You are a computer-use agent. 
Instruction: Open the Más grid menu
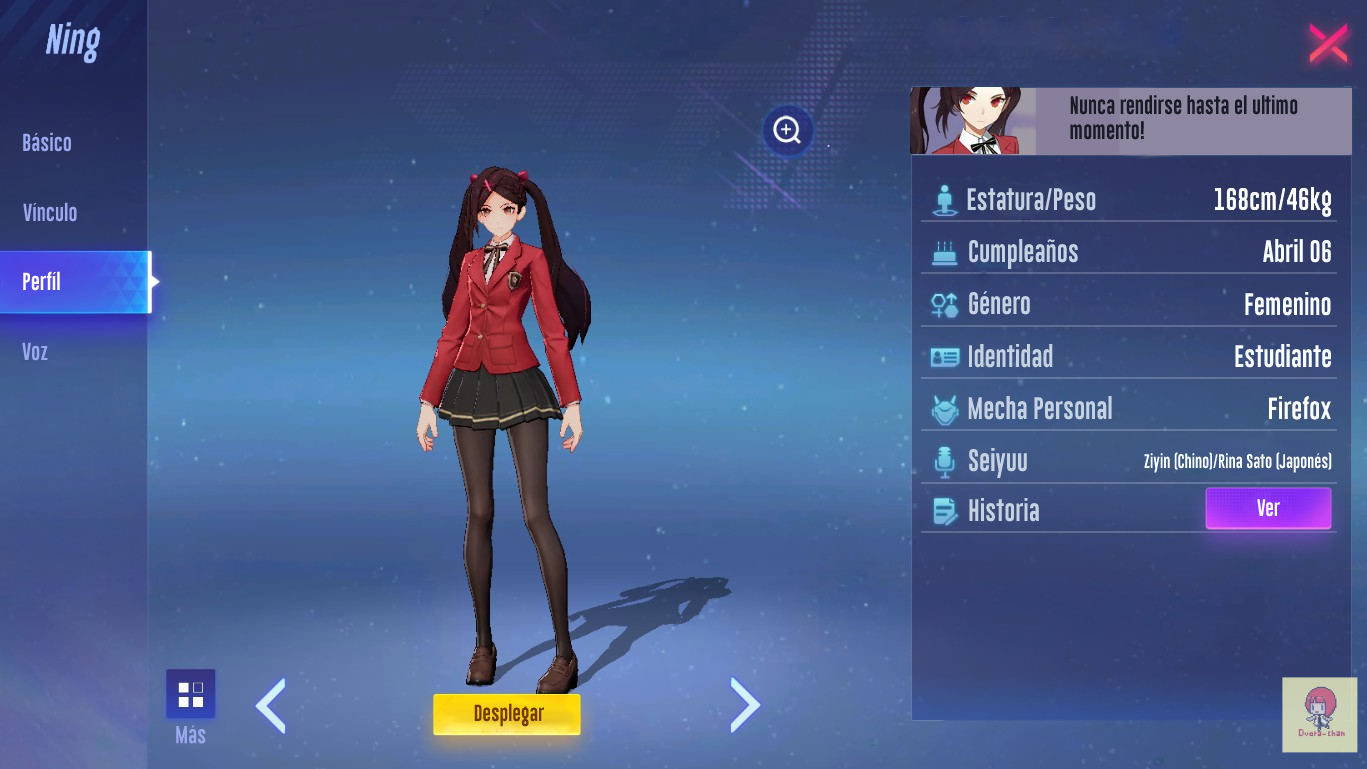[190, 695]
